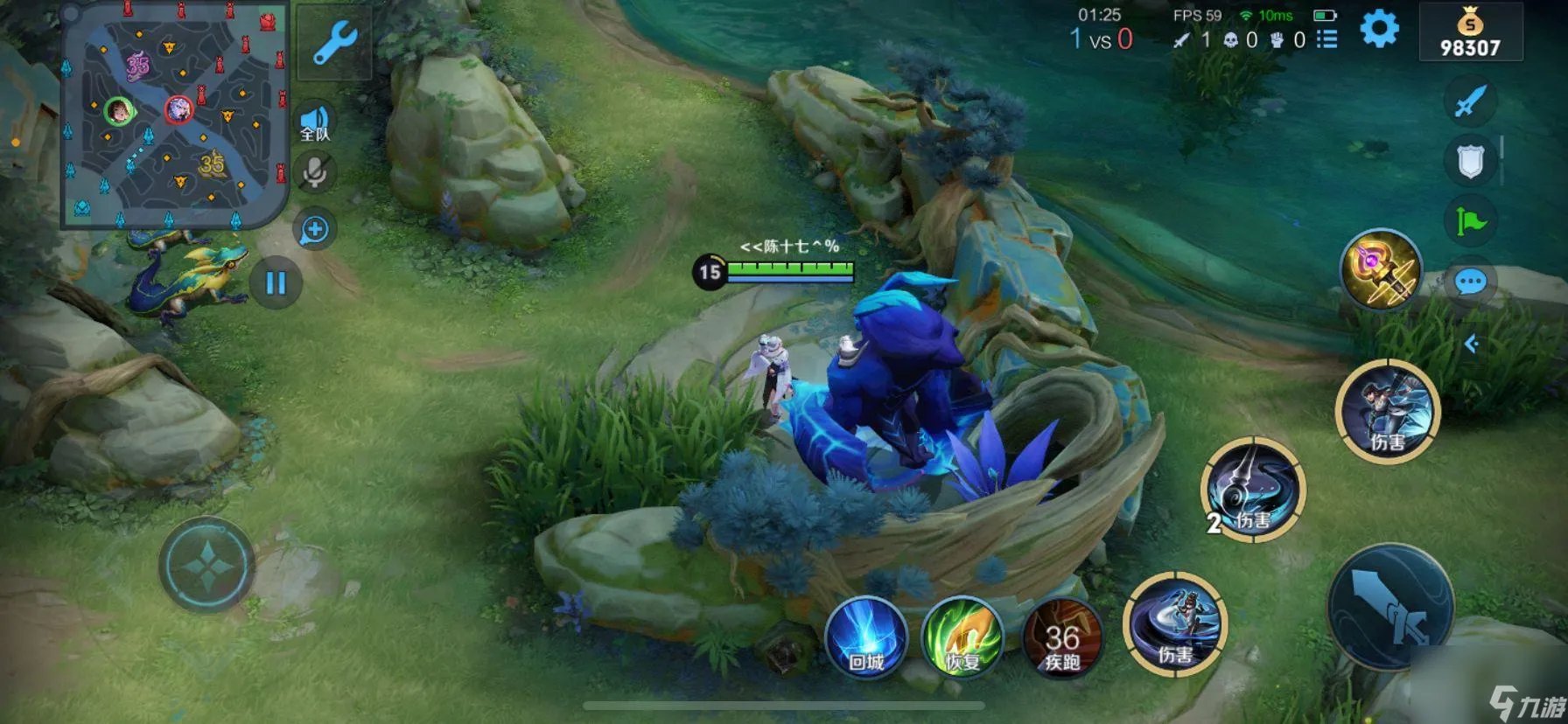The width and height of the screenshot is (1568, 724).
Task: Open the minimap
Action: (173, 115)
